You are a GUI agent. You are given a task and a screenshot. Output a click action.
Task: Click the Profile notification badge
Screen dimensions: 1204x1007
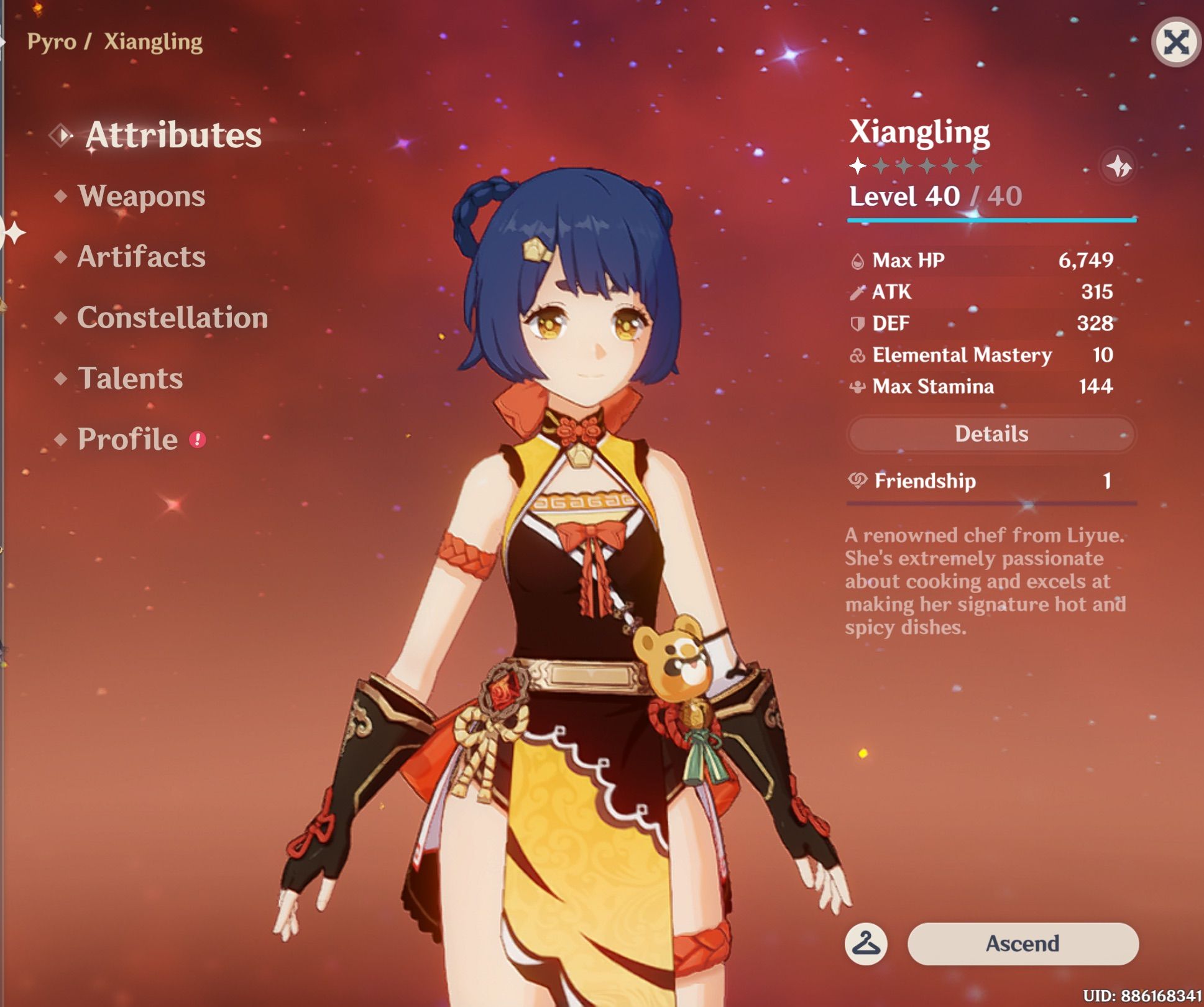[x=196, y=439]
